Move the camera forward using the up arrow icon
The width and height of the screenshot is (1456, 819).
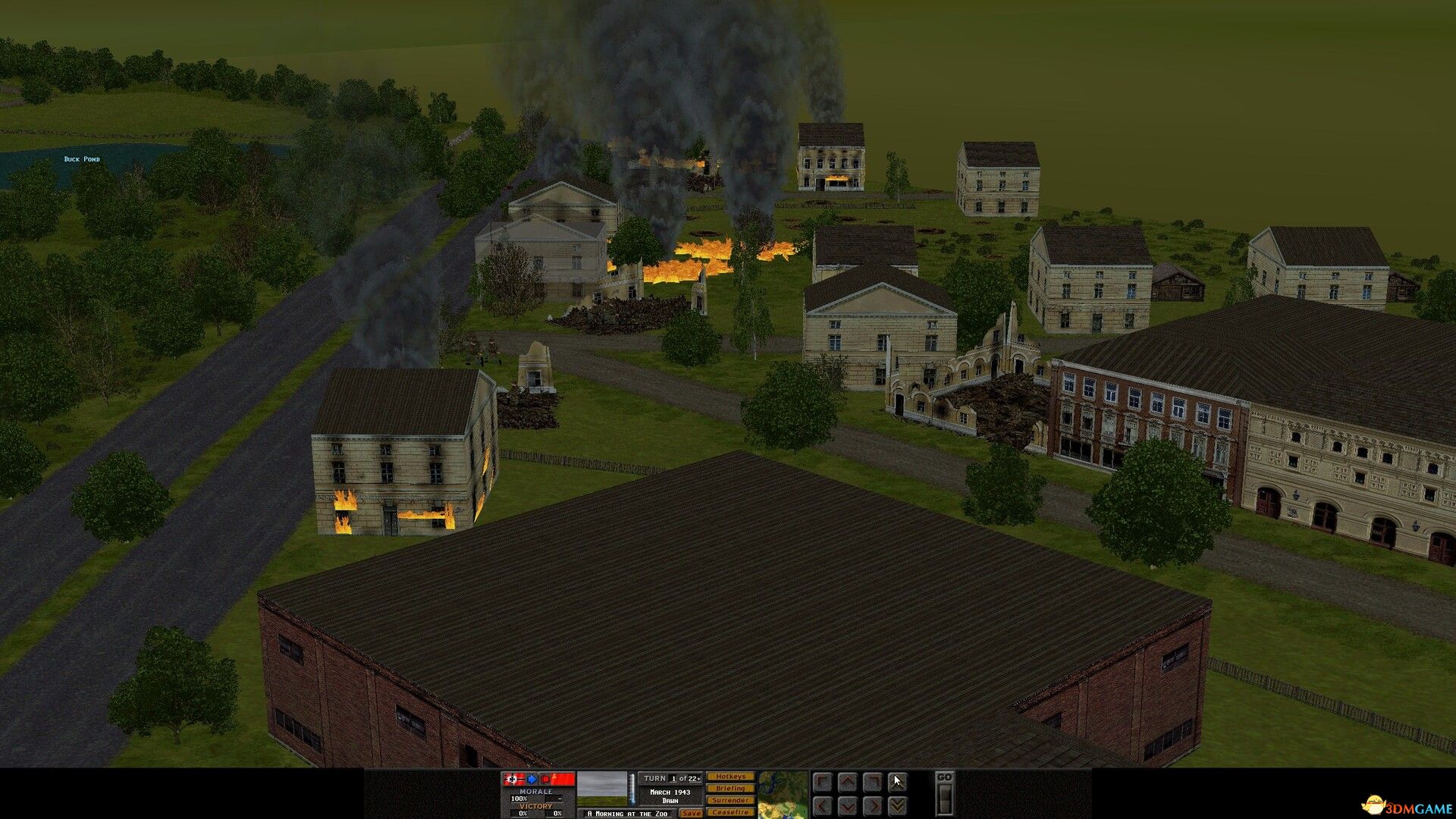(847, 782)
